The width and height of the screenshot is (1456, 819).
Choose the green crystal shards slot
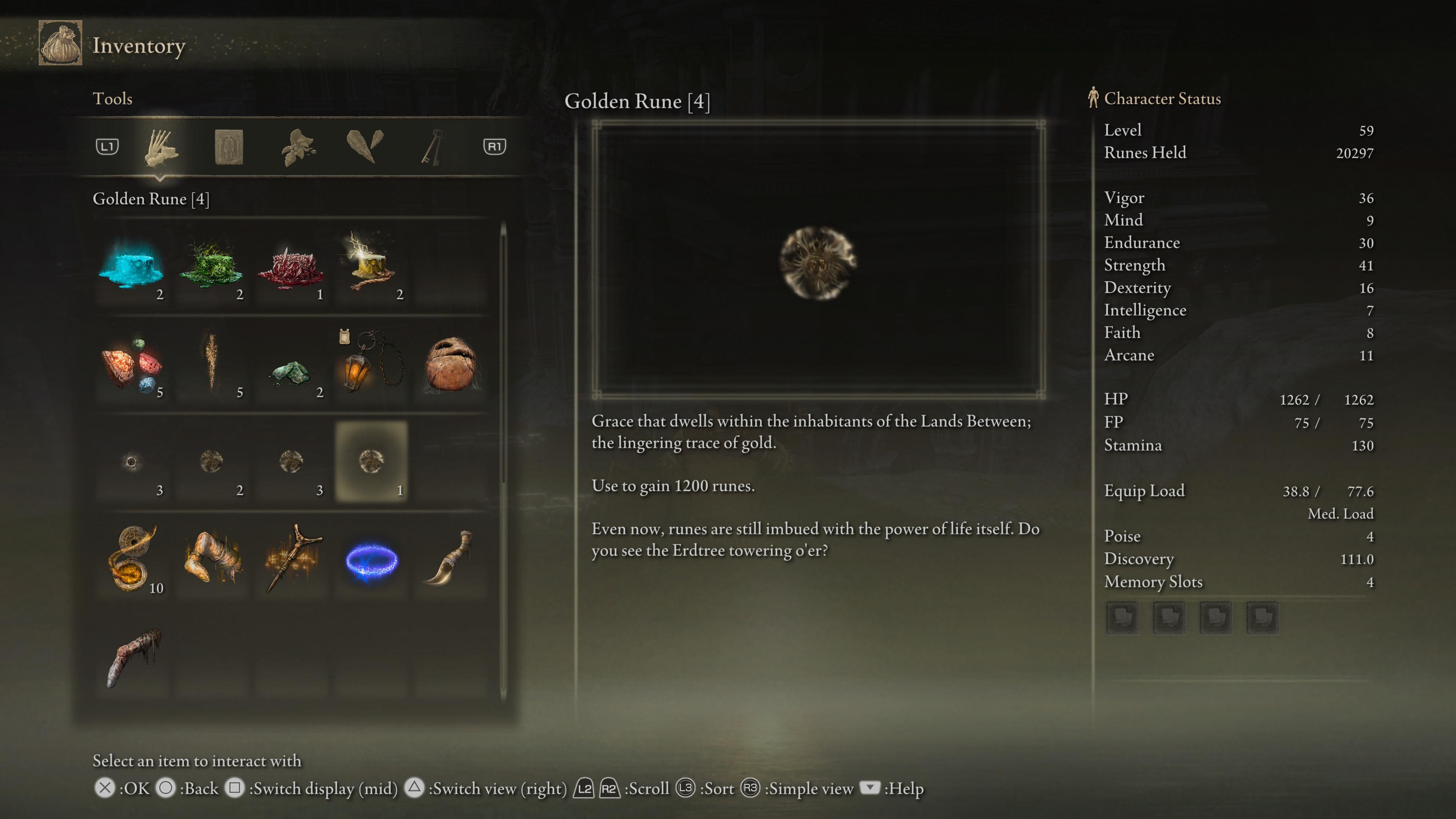[291, 364]
